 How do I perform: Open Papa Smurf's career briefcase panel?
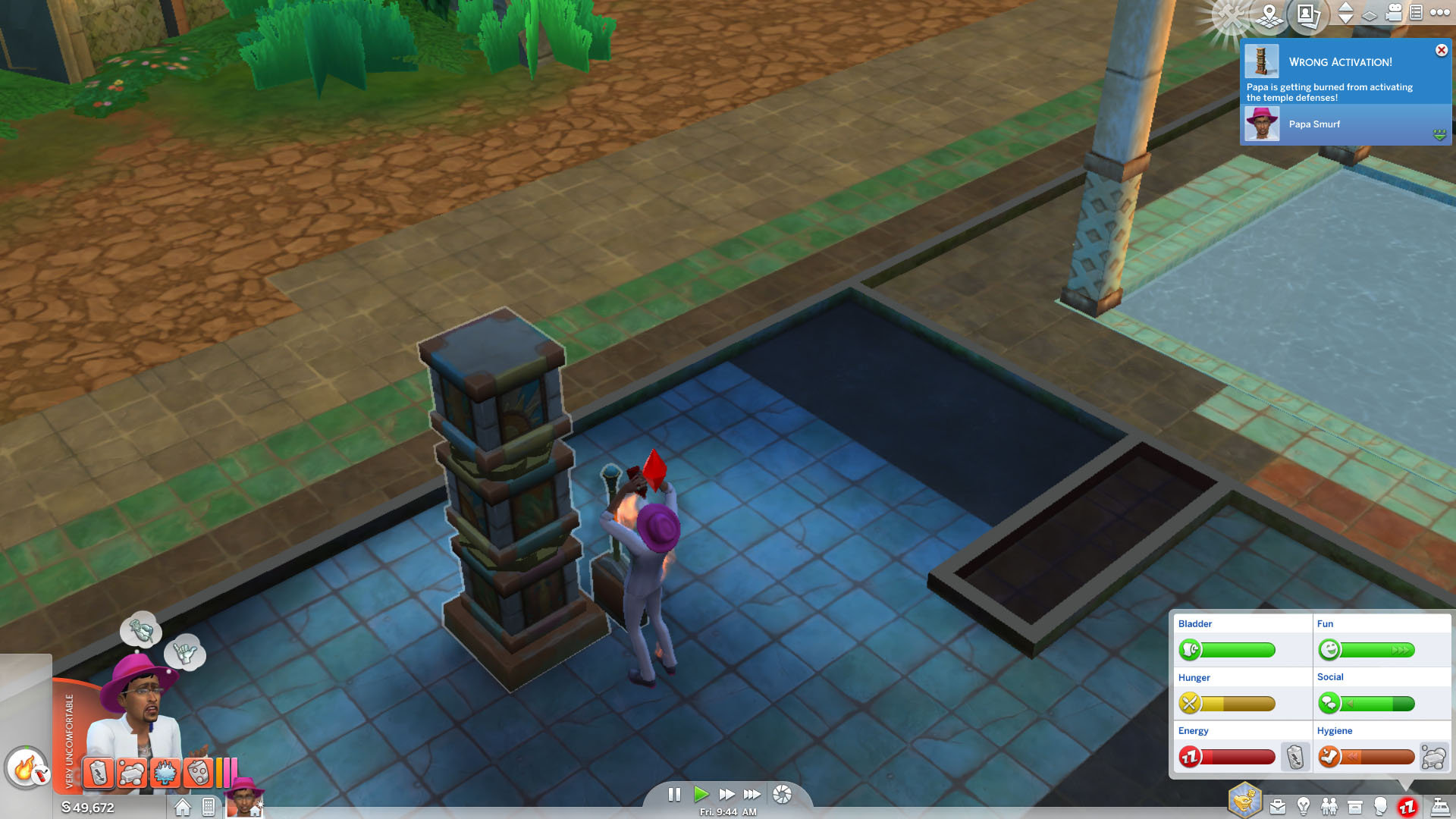point(1278,806)
